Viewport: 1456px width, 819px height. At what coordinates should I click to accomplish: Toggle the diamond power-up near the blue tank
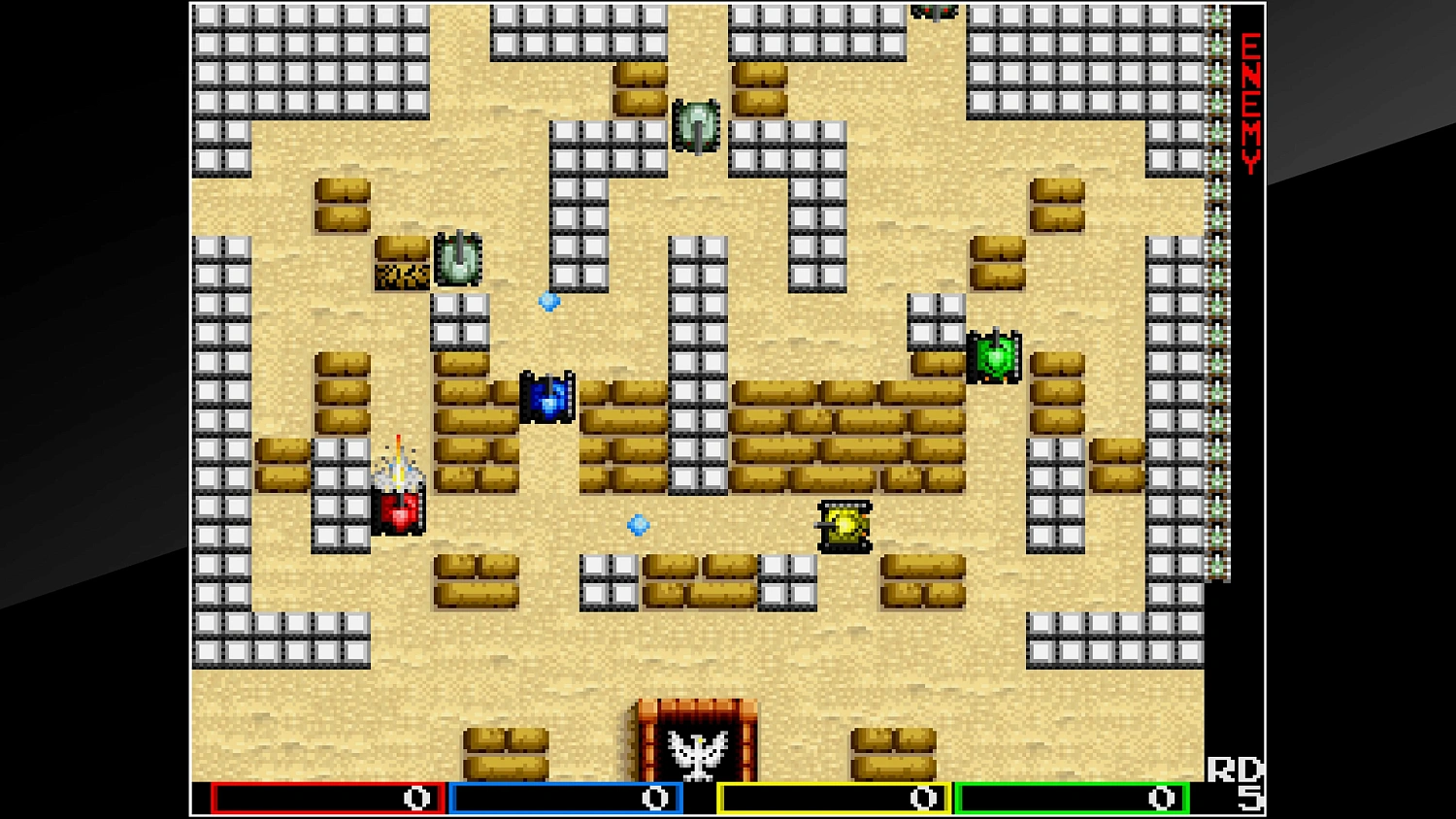[548, 303]
